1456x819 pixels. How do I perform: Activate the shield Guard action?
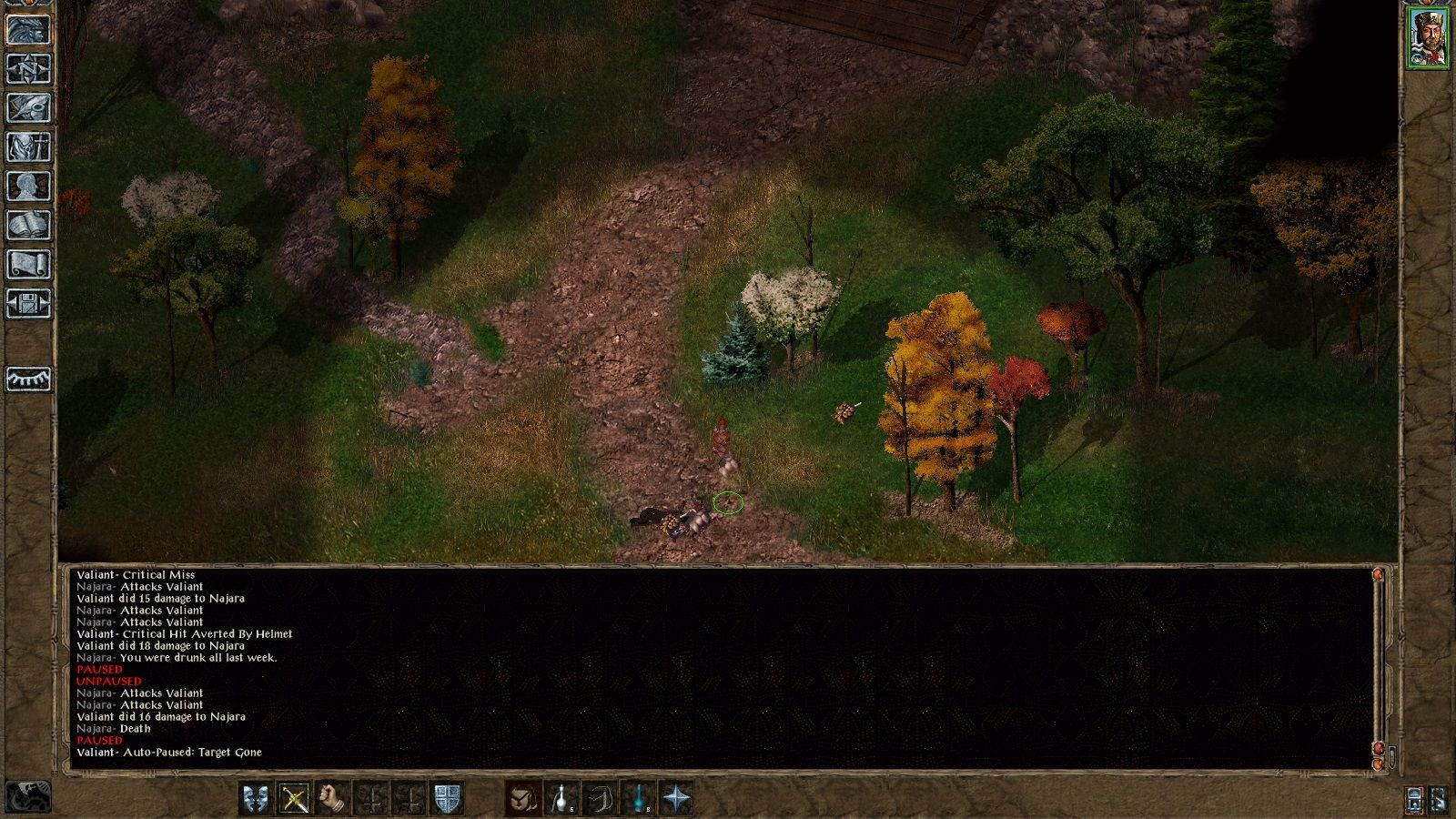447,798
